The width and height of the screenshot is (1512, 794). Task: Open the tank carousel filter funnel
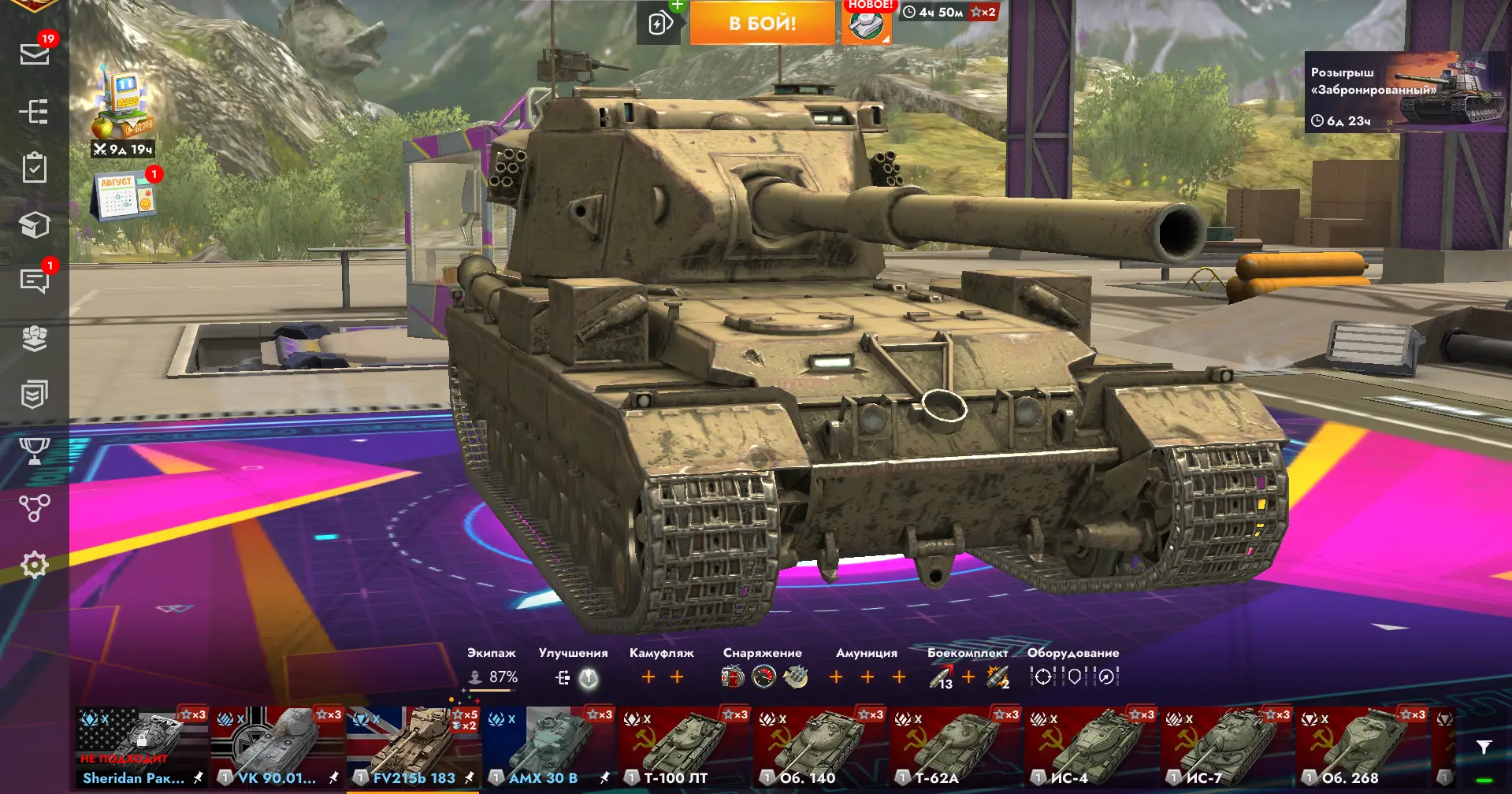click(x=1484, y=748)
